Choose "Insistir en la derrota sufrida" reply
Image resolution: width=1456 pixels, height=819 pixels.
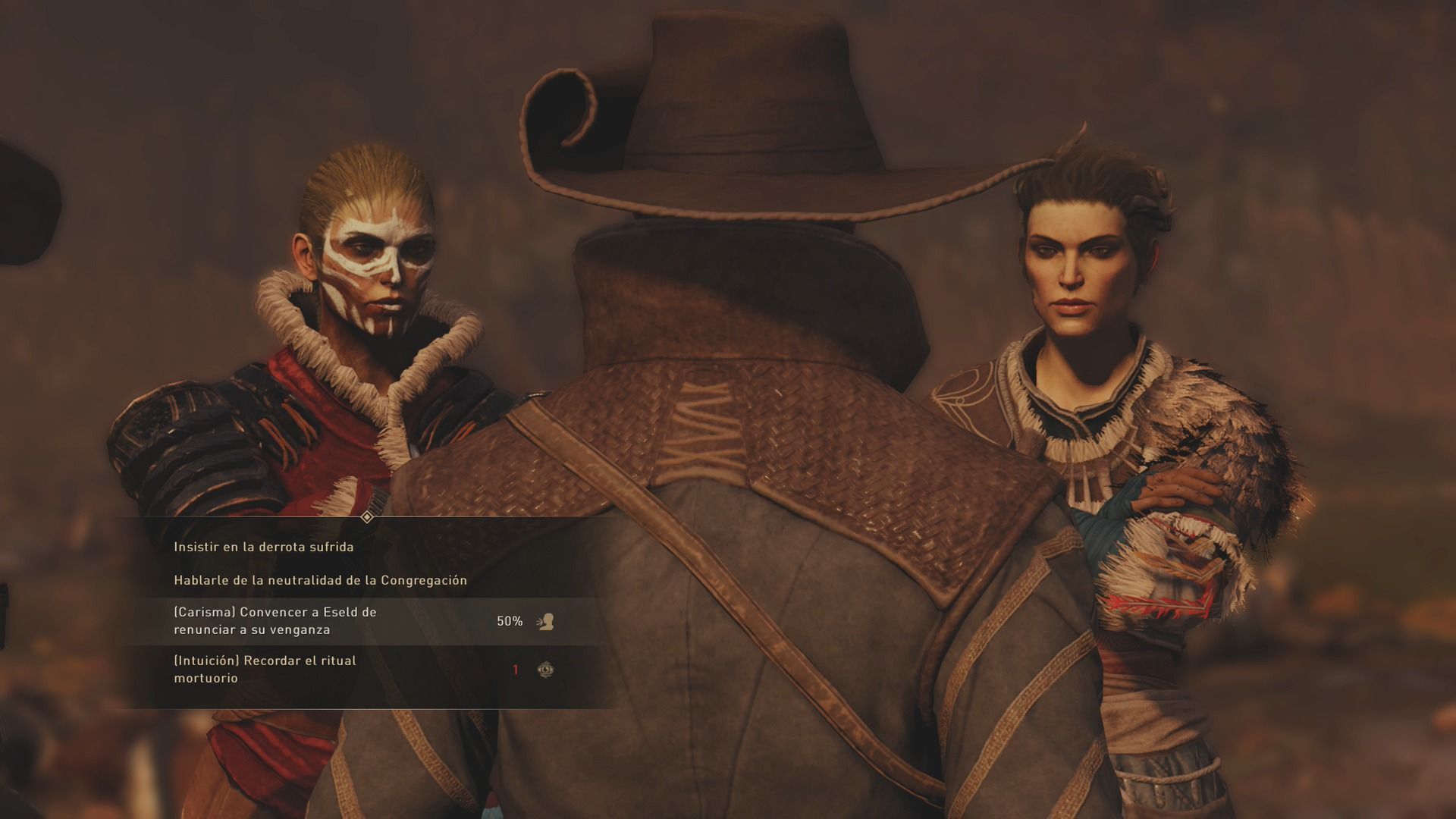coord(264,547)
